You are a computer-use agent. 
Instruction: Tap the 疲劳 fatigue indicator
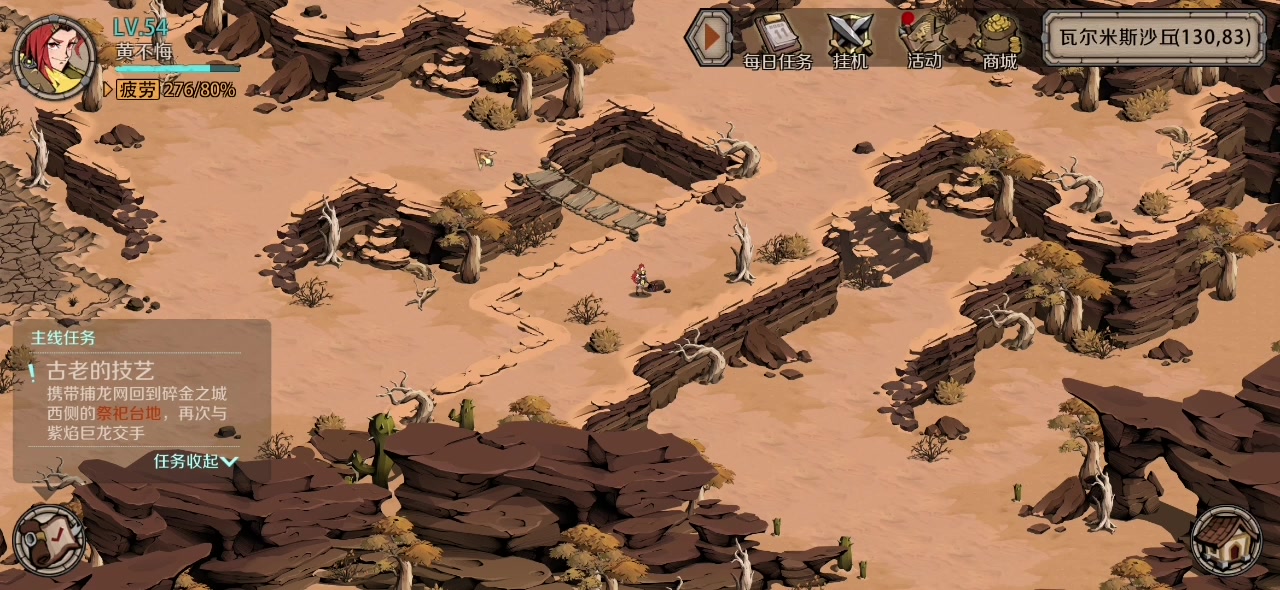[175, 90]
